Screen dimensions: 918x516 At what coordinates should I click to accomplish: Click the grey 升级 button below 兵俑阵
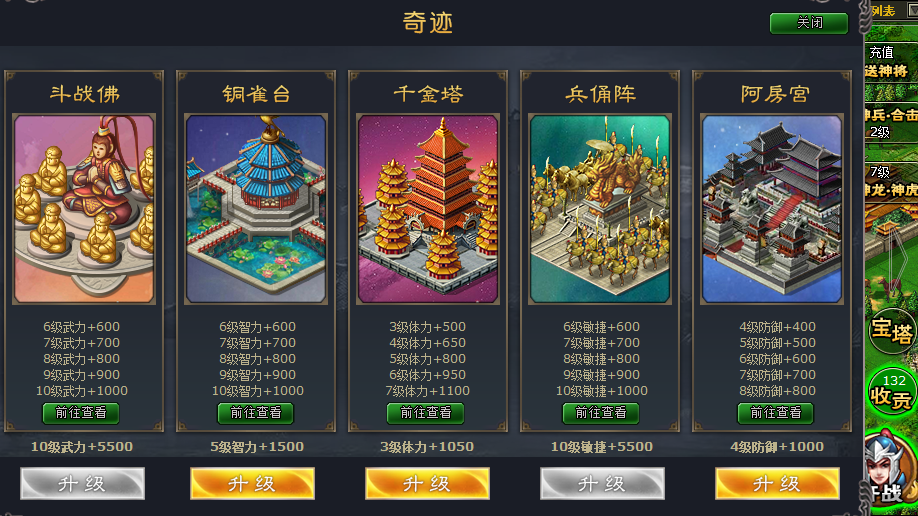point(602,483)
